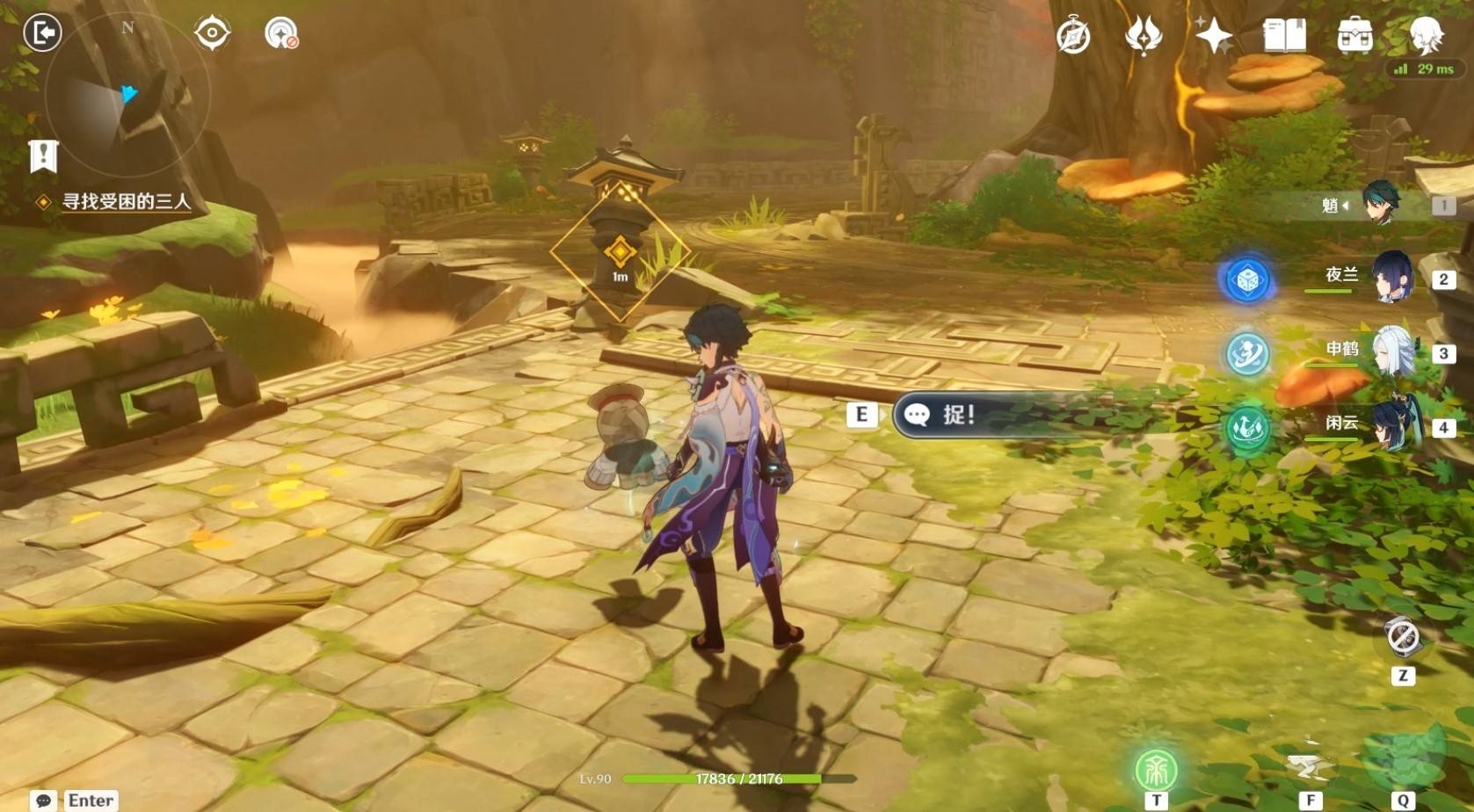This screenshot has width=1474, height=812.
Task: Open the quest log exclamation icon
Action: (x=43, y=156)
